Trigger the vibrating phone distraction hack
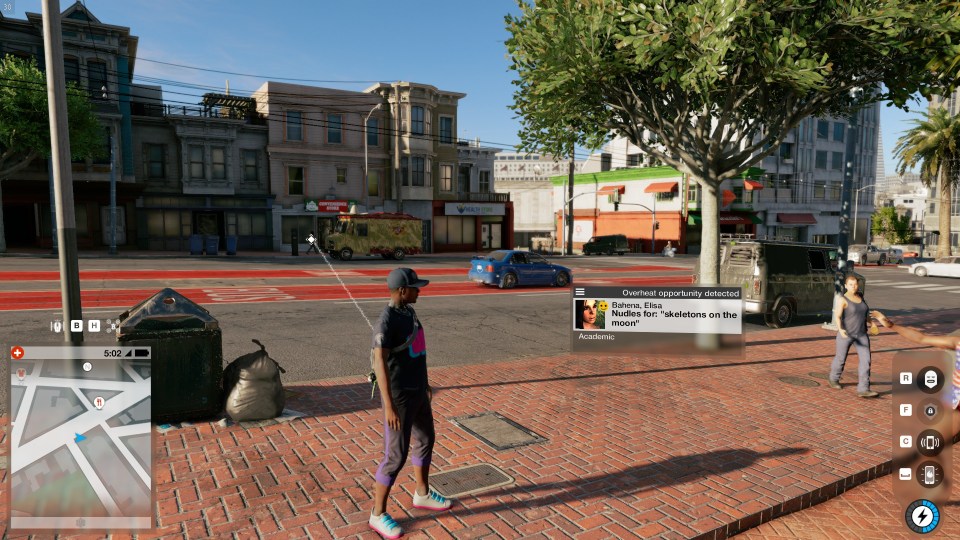 tap(930, 442)
